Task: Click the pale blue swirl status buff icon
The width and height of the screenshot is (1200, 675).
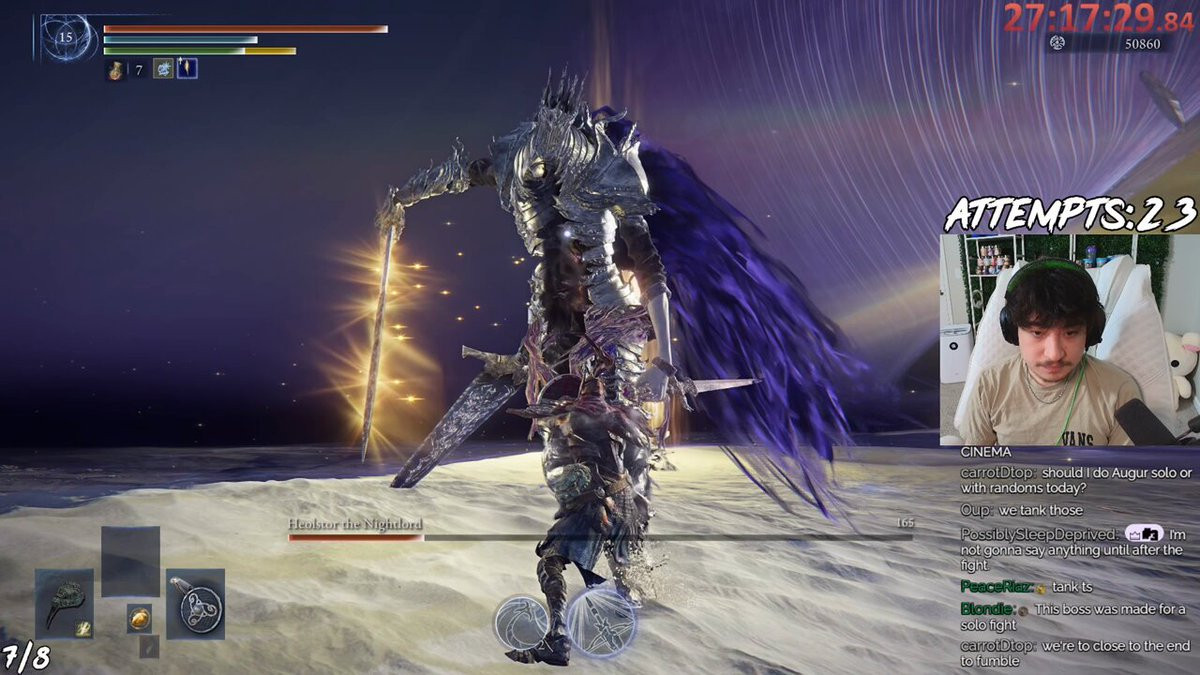Action: (163, 69)
